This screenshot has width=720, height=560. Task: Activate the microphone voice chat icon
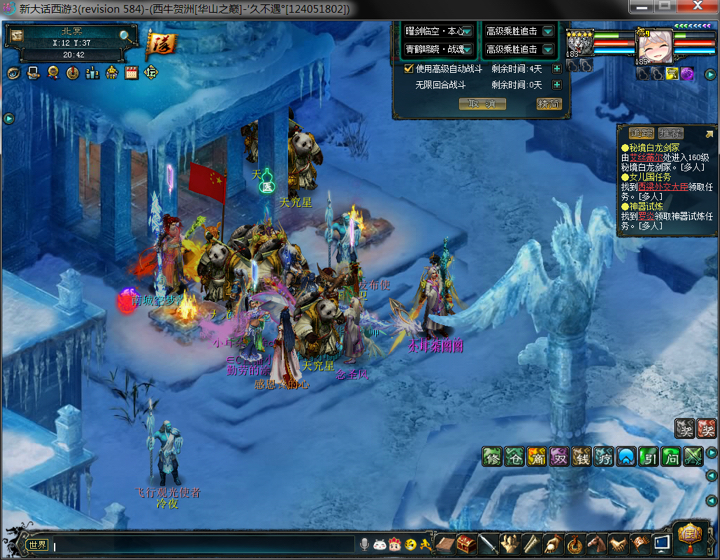pos(365,545)
